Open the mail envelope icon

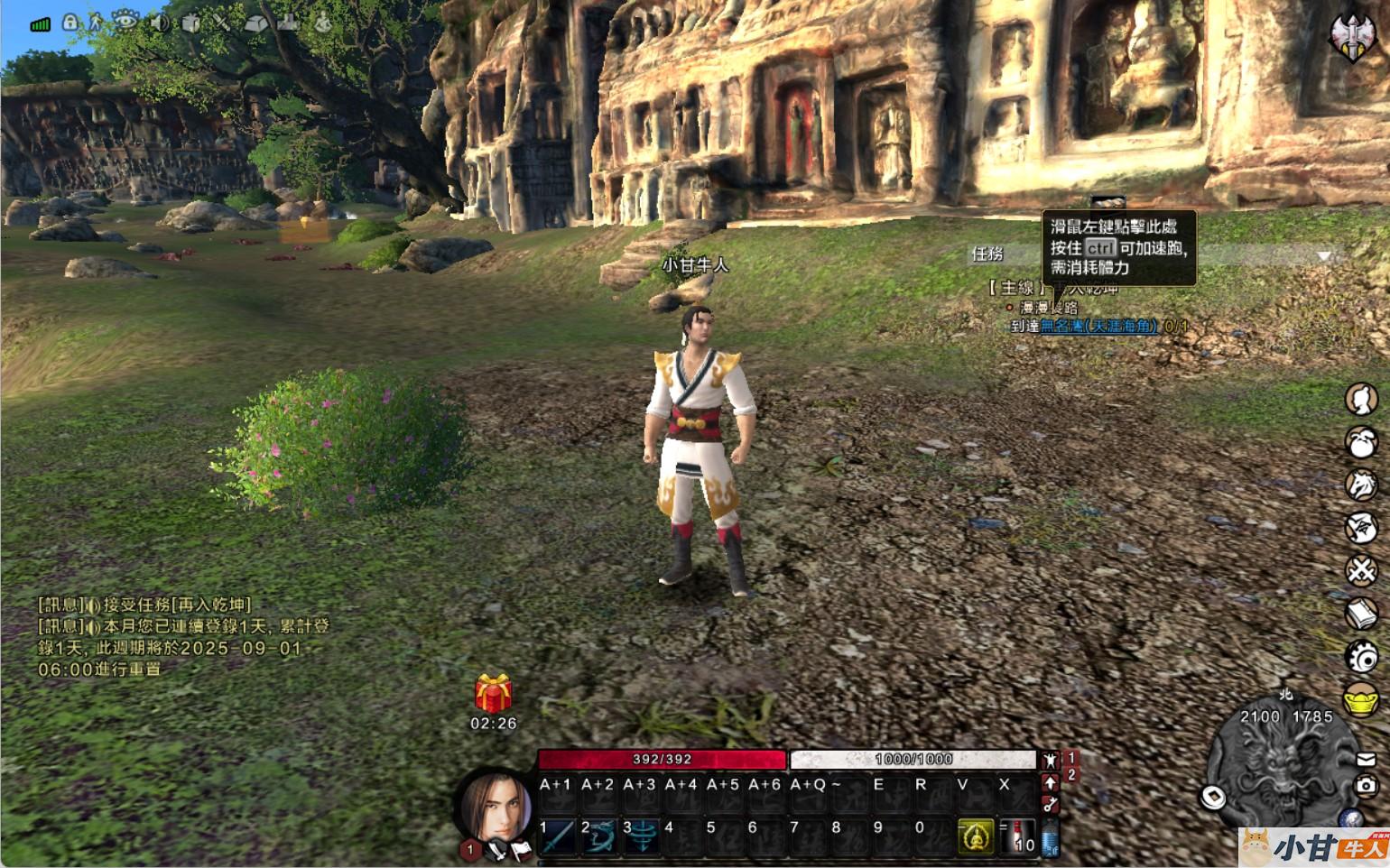pos(1366,760)
